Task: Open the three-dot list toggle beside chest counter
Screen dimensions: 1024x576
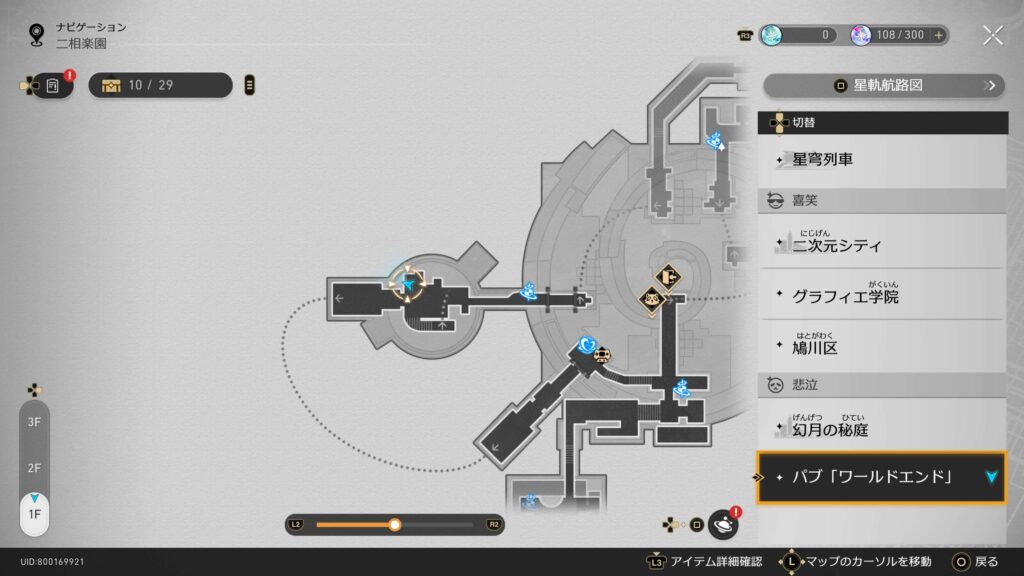Action: click(249, 86)
